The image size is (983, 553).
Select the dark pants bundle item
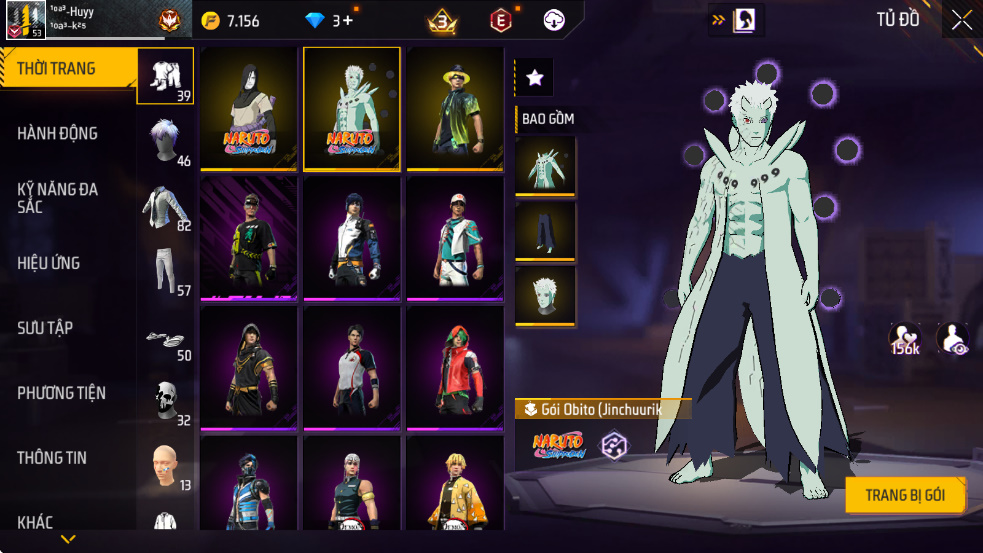click(545, 231)
